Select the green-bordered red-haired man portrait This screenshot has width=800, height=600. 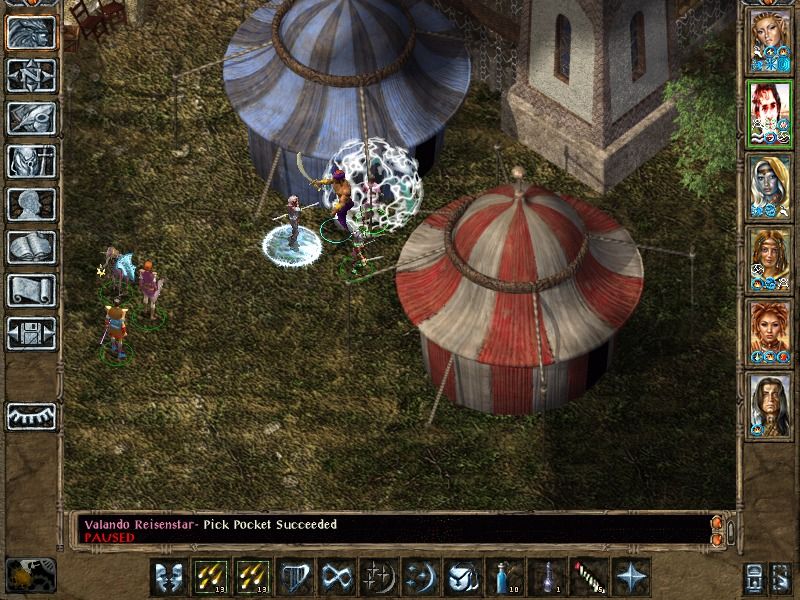[770, 113]
